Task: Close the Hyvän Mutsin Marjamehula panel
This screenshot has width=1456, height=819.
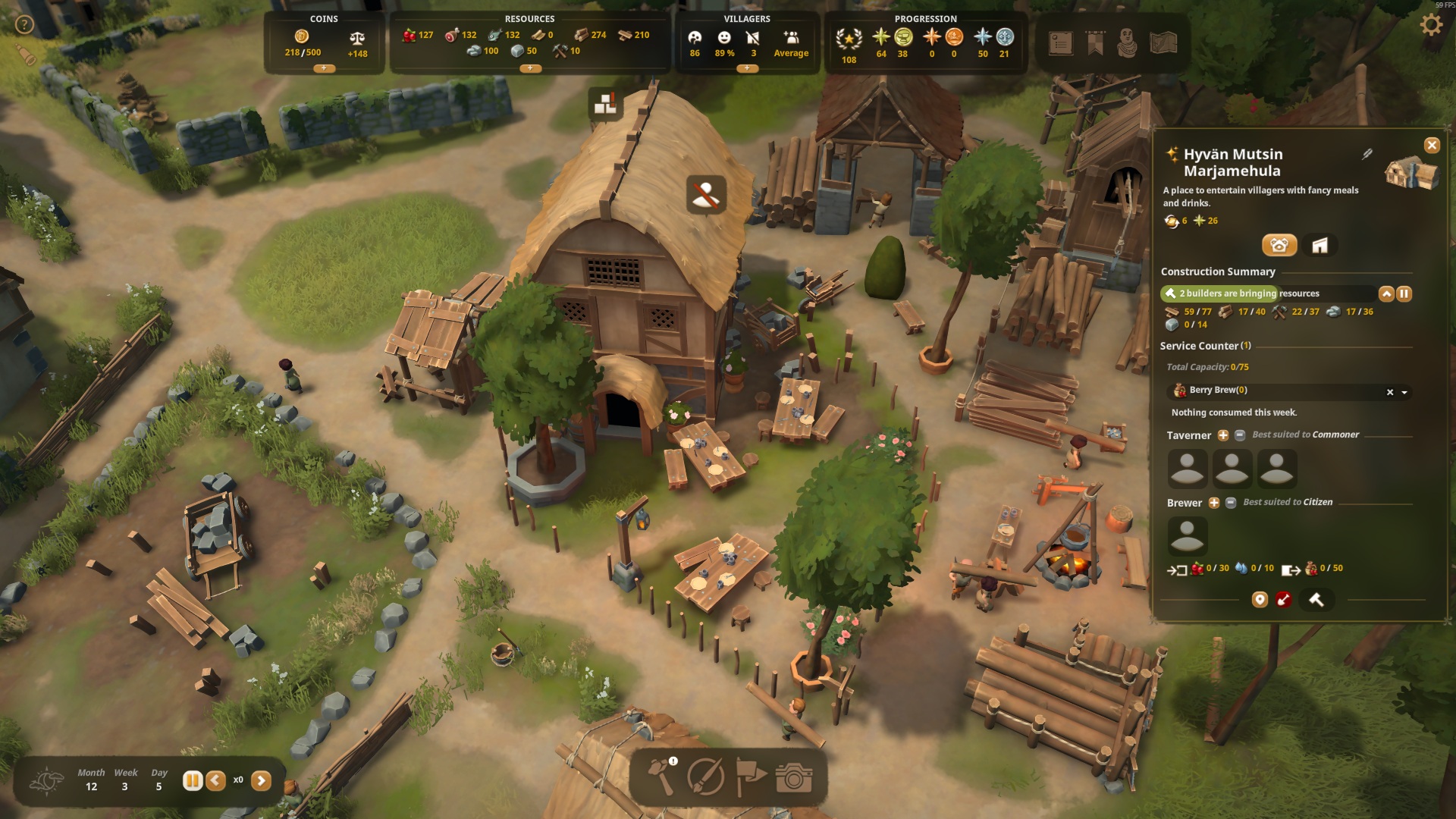Action: point(1431,146)
